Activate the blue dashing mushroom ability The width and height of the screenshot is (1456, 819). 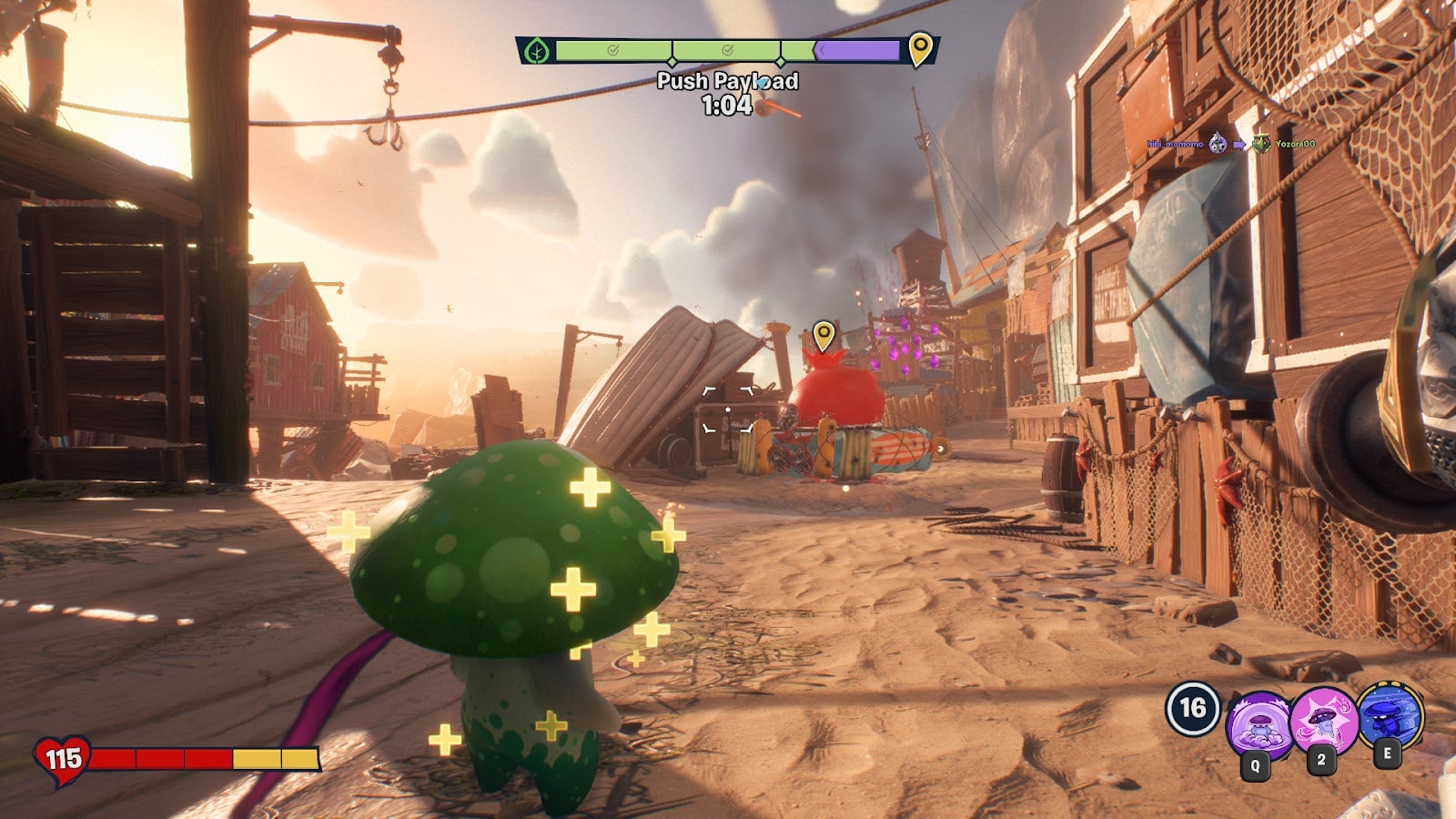click(1390, 715)
